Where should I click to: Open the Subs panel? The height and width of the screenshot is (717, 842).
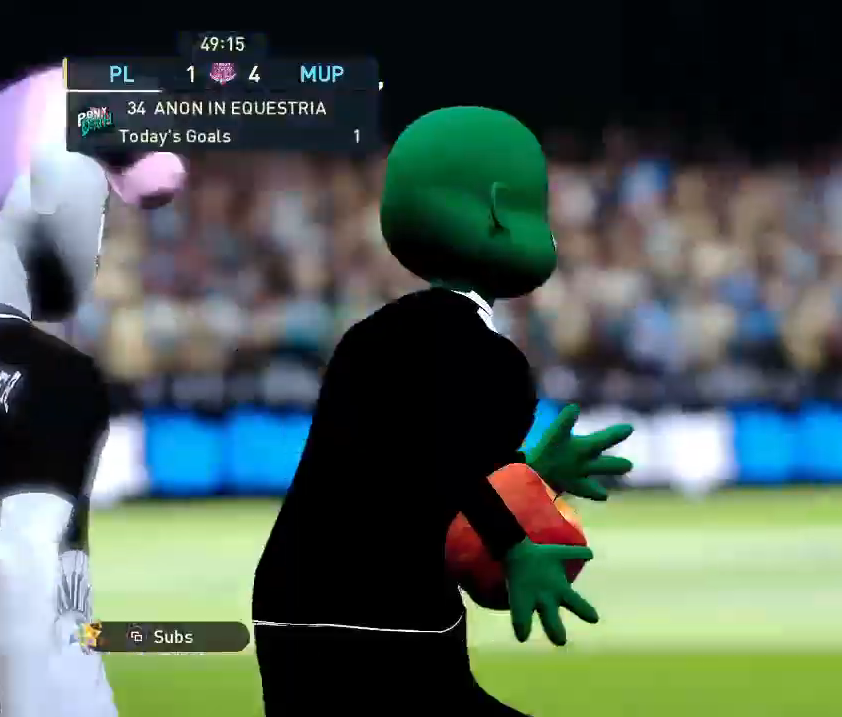[170, 637]
